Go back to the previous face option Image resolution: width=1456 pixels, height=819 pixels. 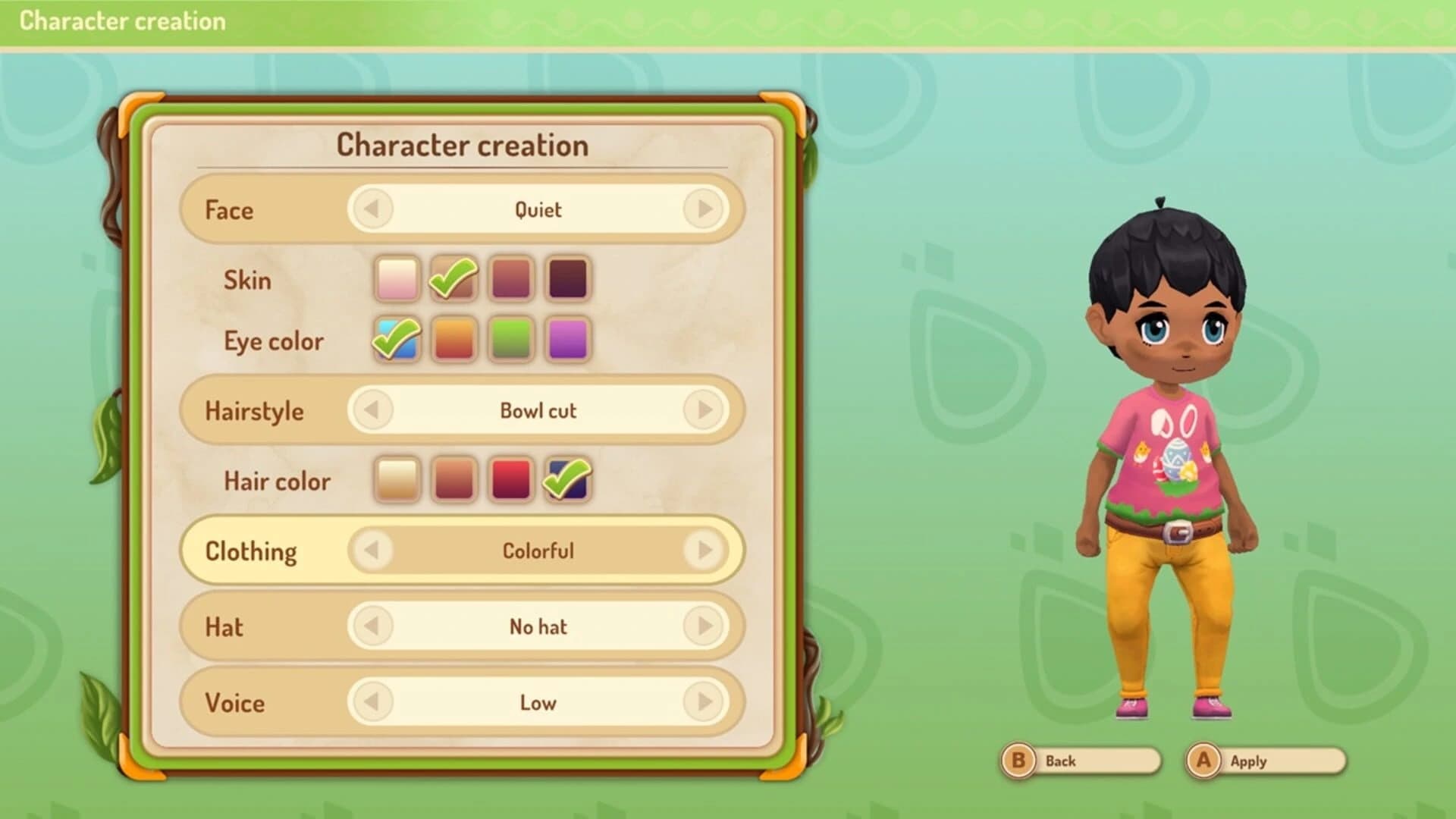371,210
